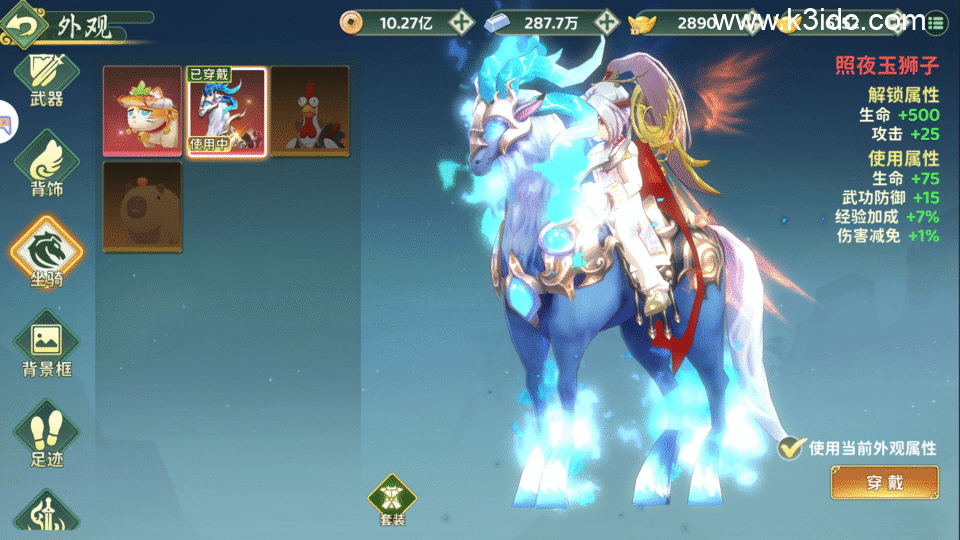Add copper coins with the plus button

point(460,21)
